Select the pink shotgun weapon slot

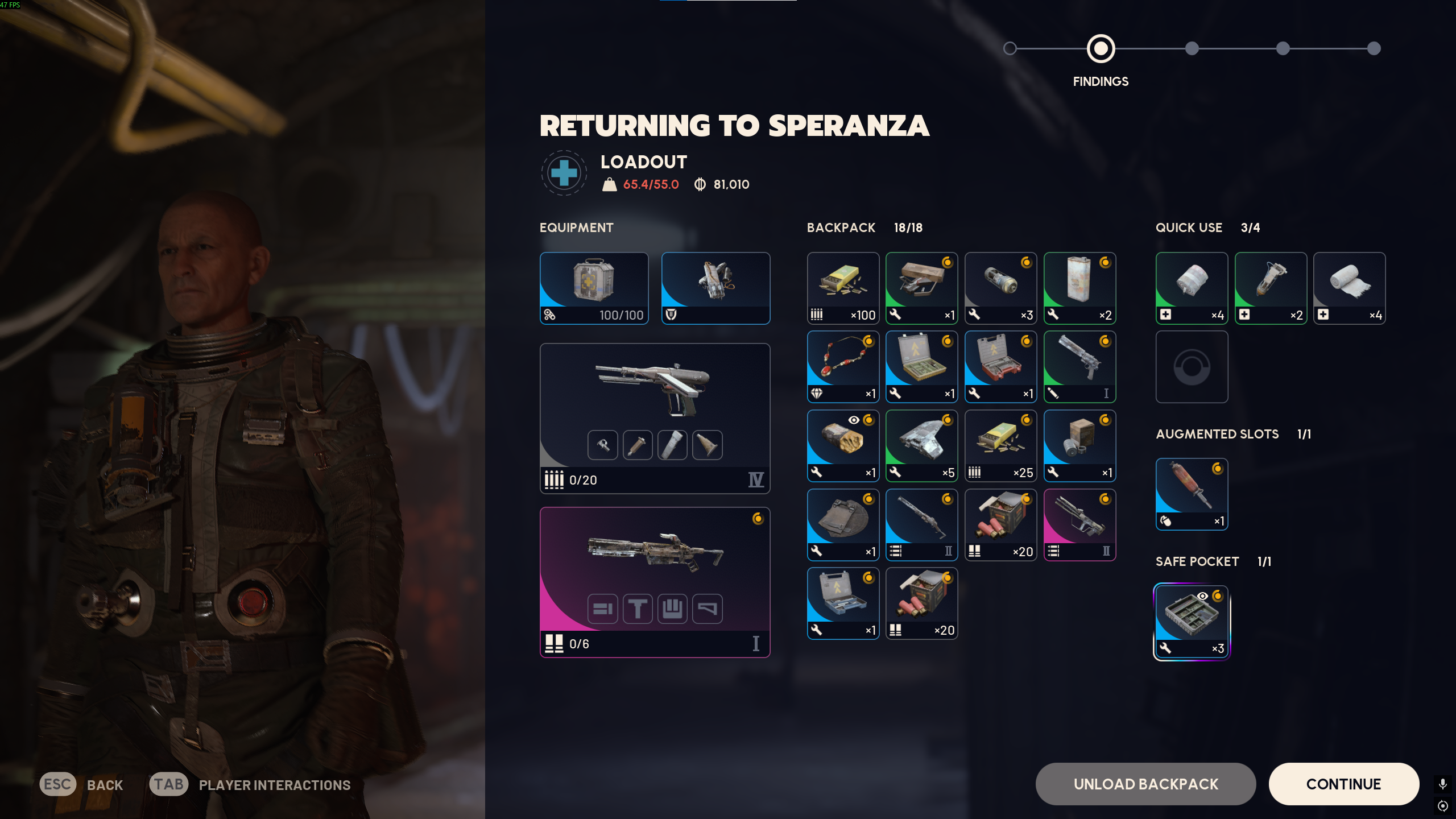tap(655, 582)
